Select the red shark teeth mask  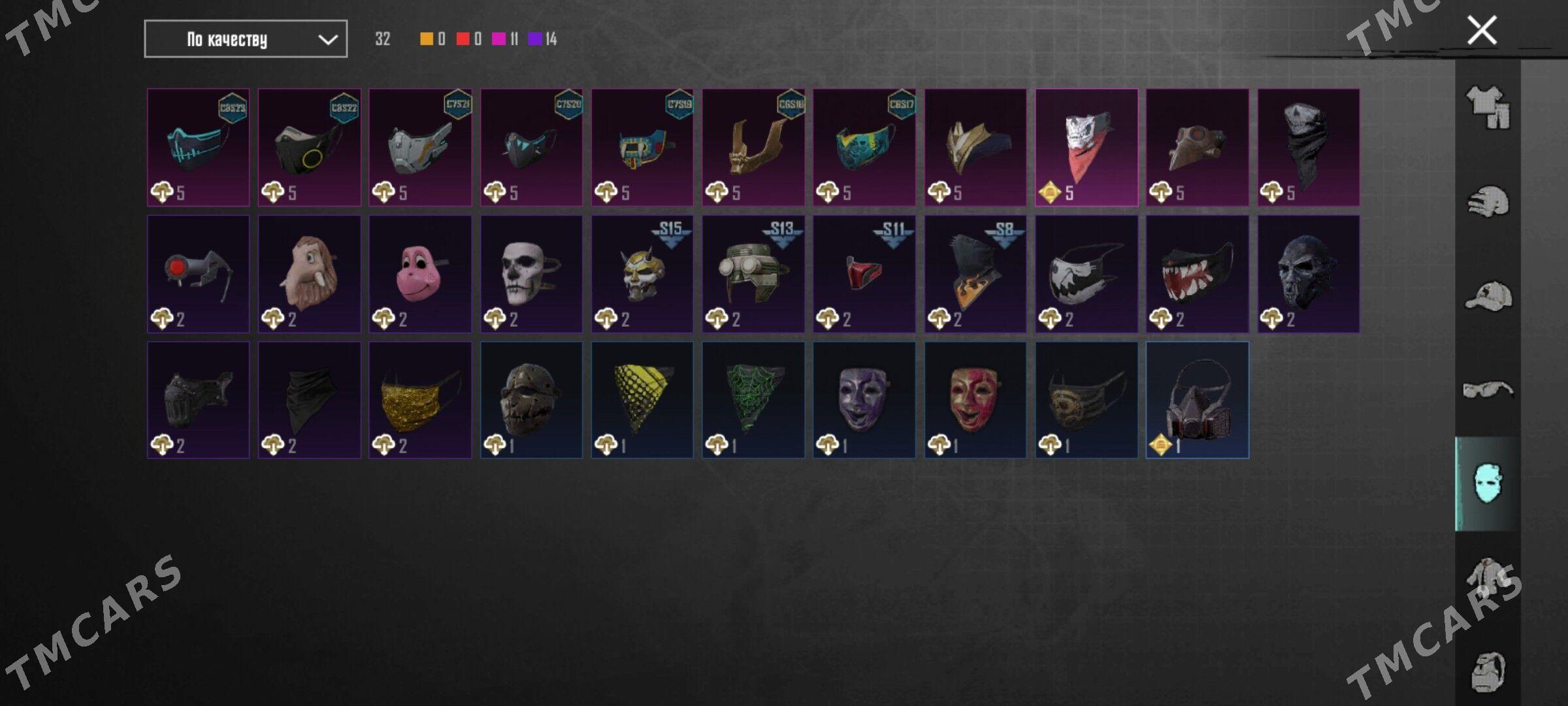(1197, 274)
